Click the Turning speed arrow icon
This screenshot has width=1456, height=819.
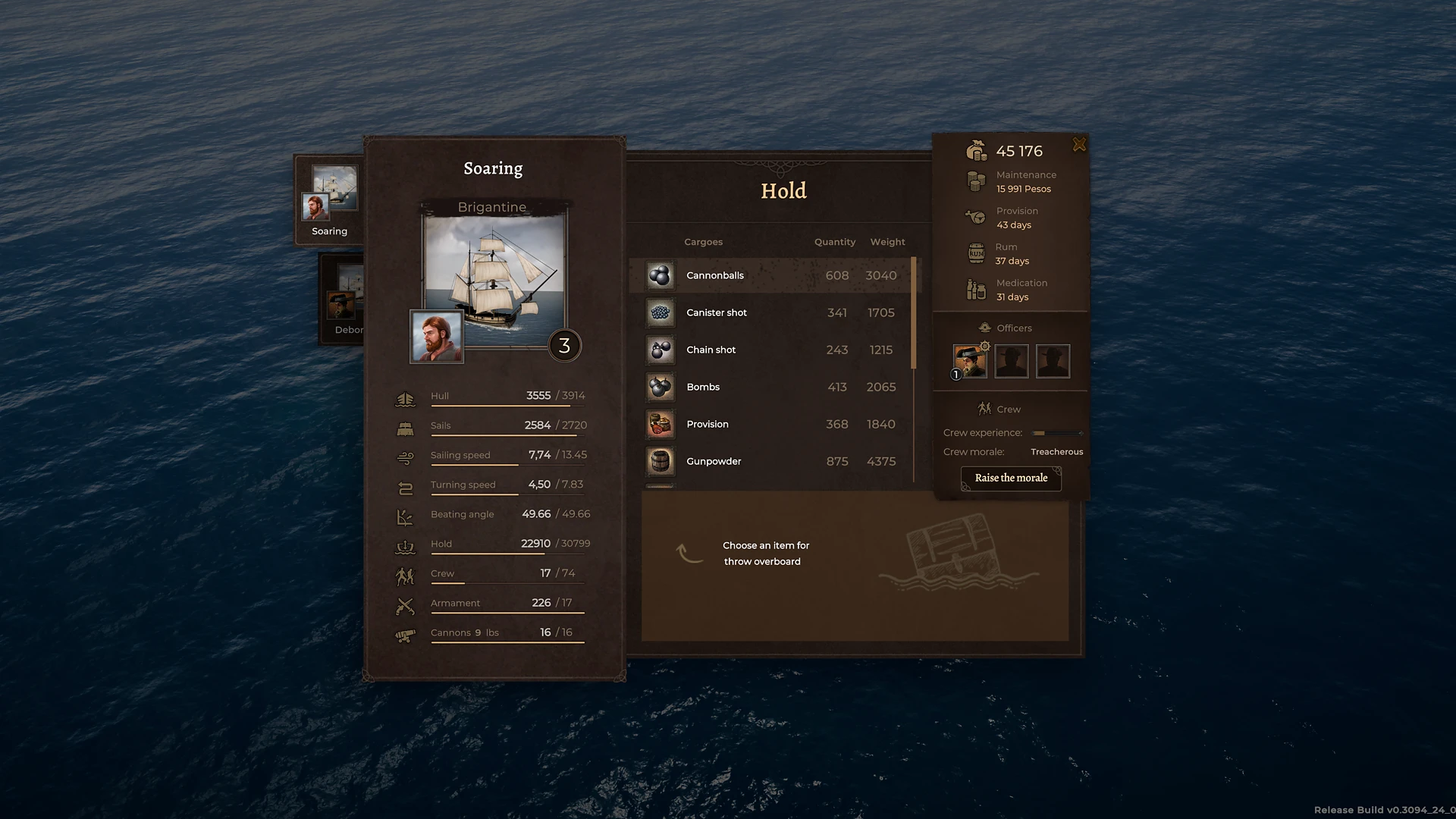(406, 485)
